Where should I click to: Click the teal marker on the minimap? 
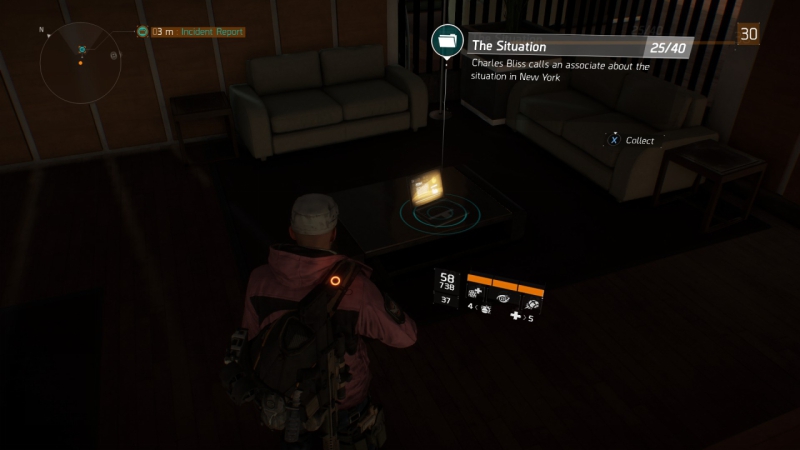pos(82,48)
